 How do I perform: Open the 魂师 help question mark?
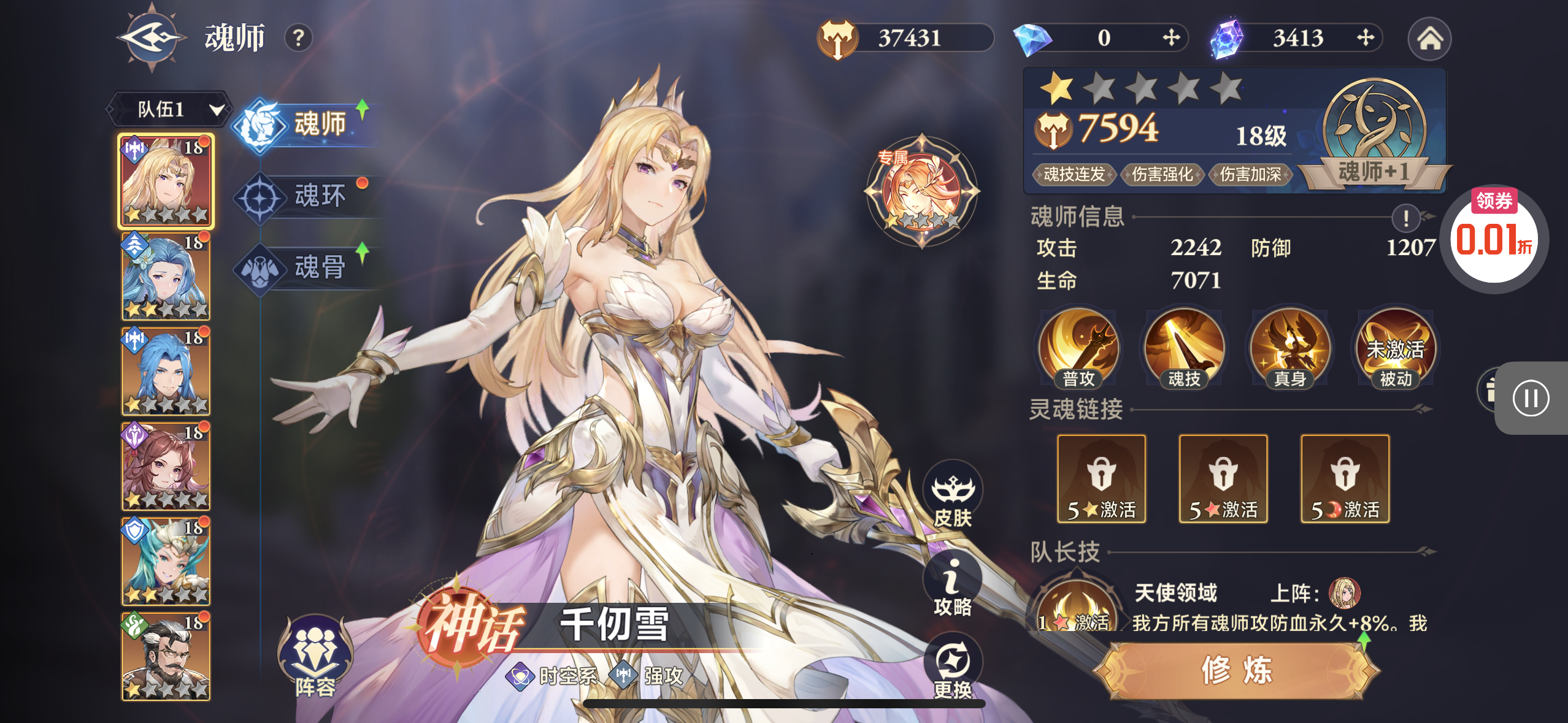point(299,38)
